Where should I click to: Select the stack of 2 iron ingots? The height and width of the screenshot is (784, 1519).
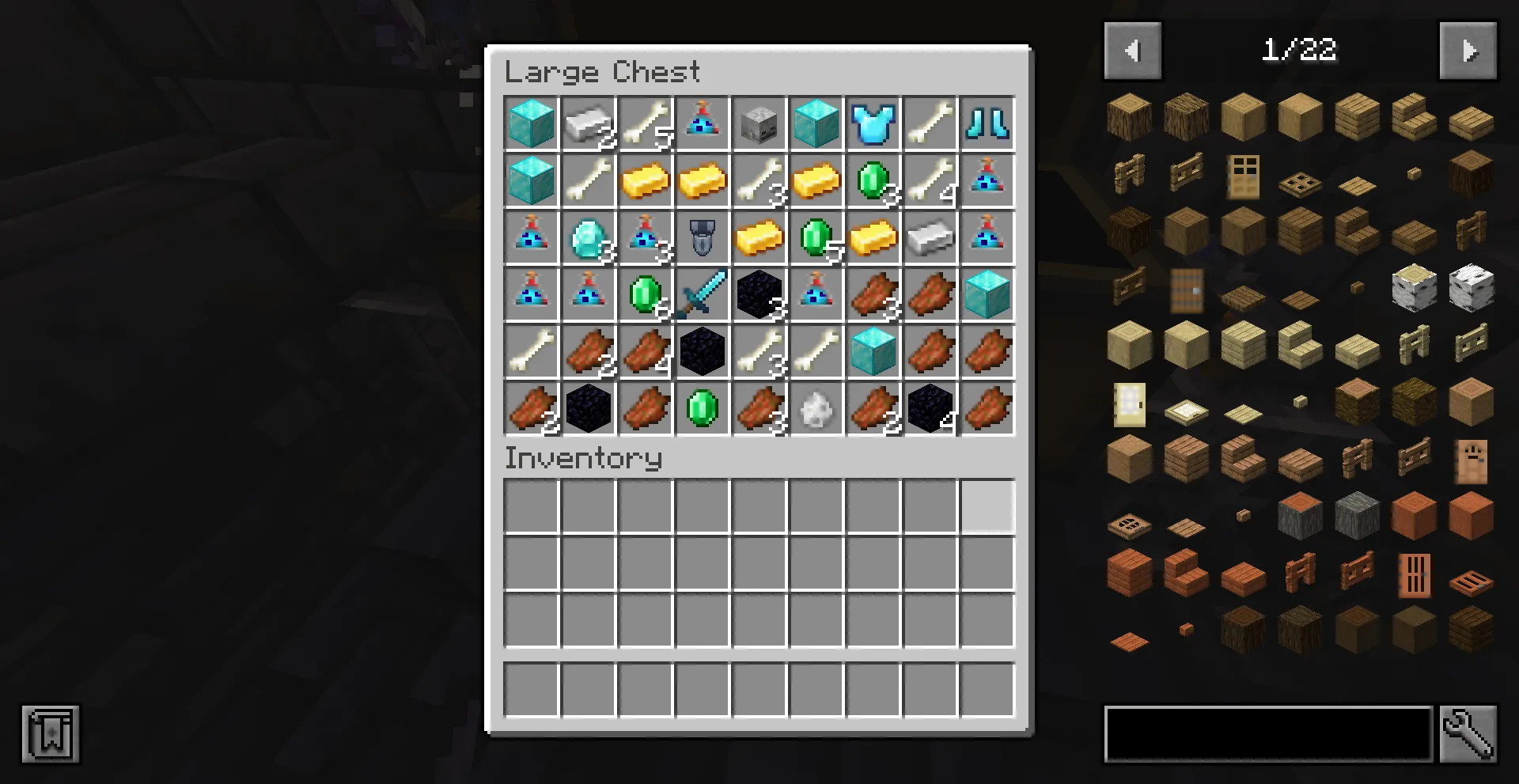pyautogui.click(x=589, y=123)
